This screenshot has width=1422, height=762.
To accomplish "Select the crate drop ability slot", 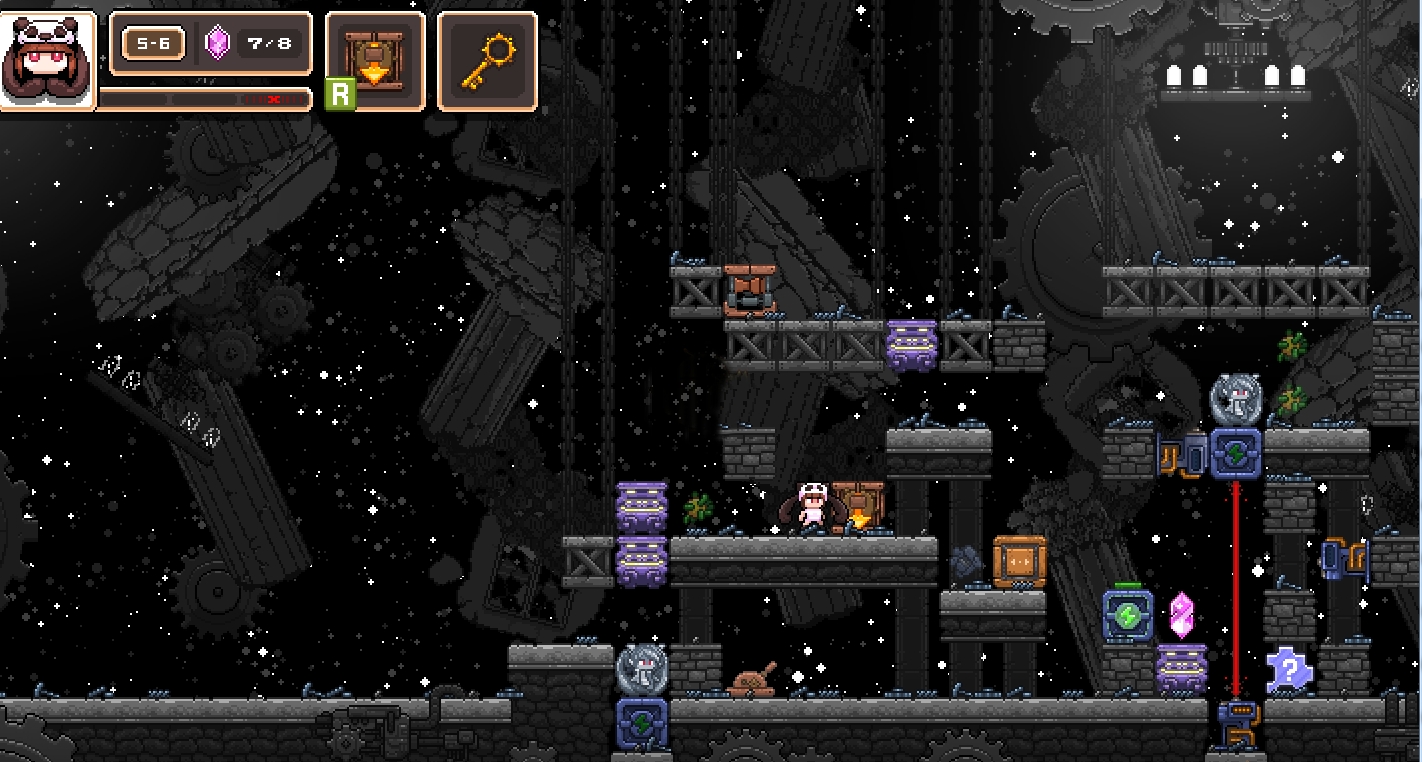I will 374,60.
